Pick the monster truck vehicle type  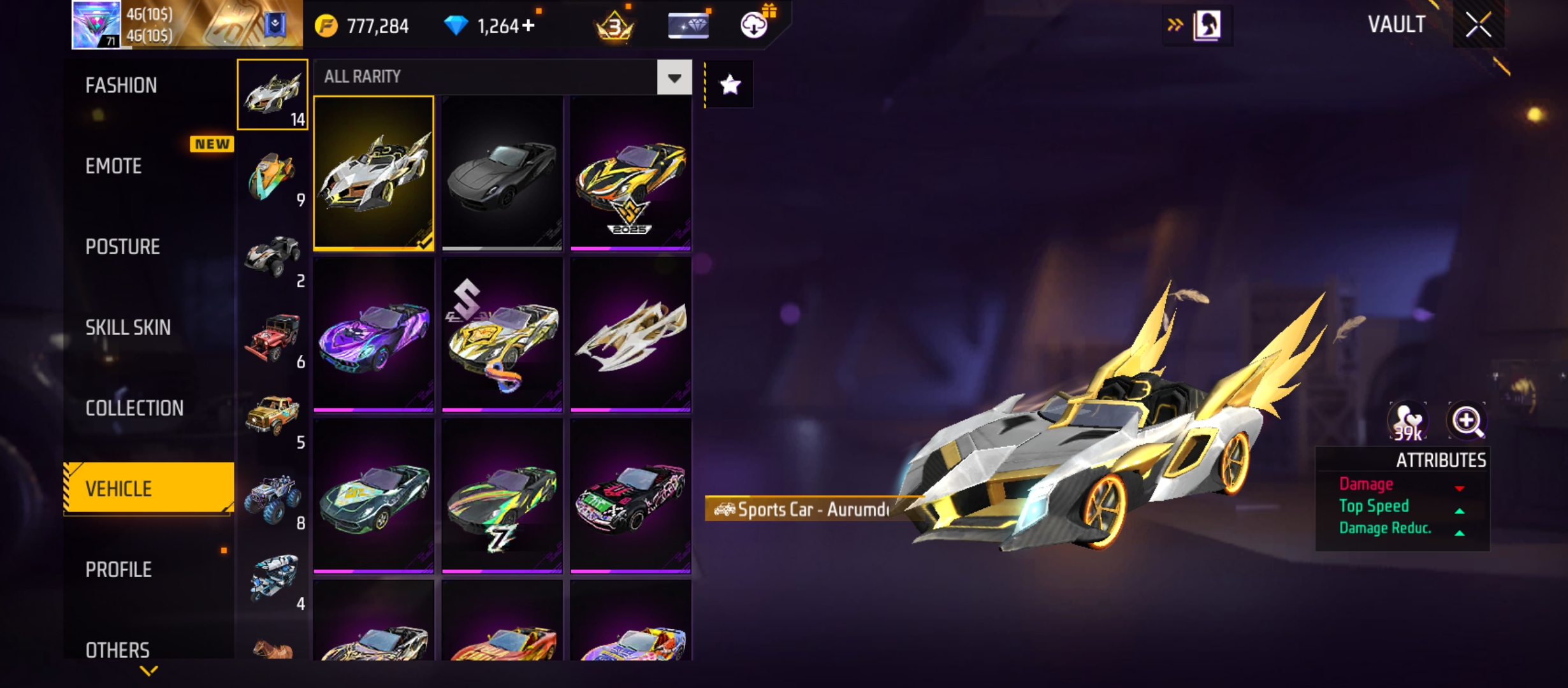[x=273, y=500]
